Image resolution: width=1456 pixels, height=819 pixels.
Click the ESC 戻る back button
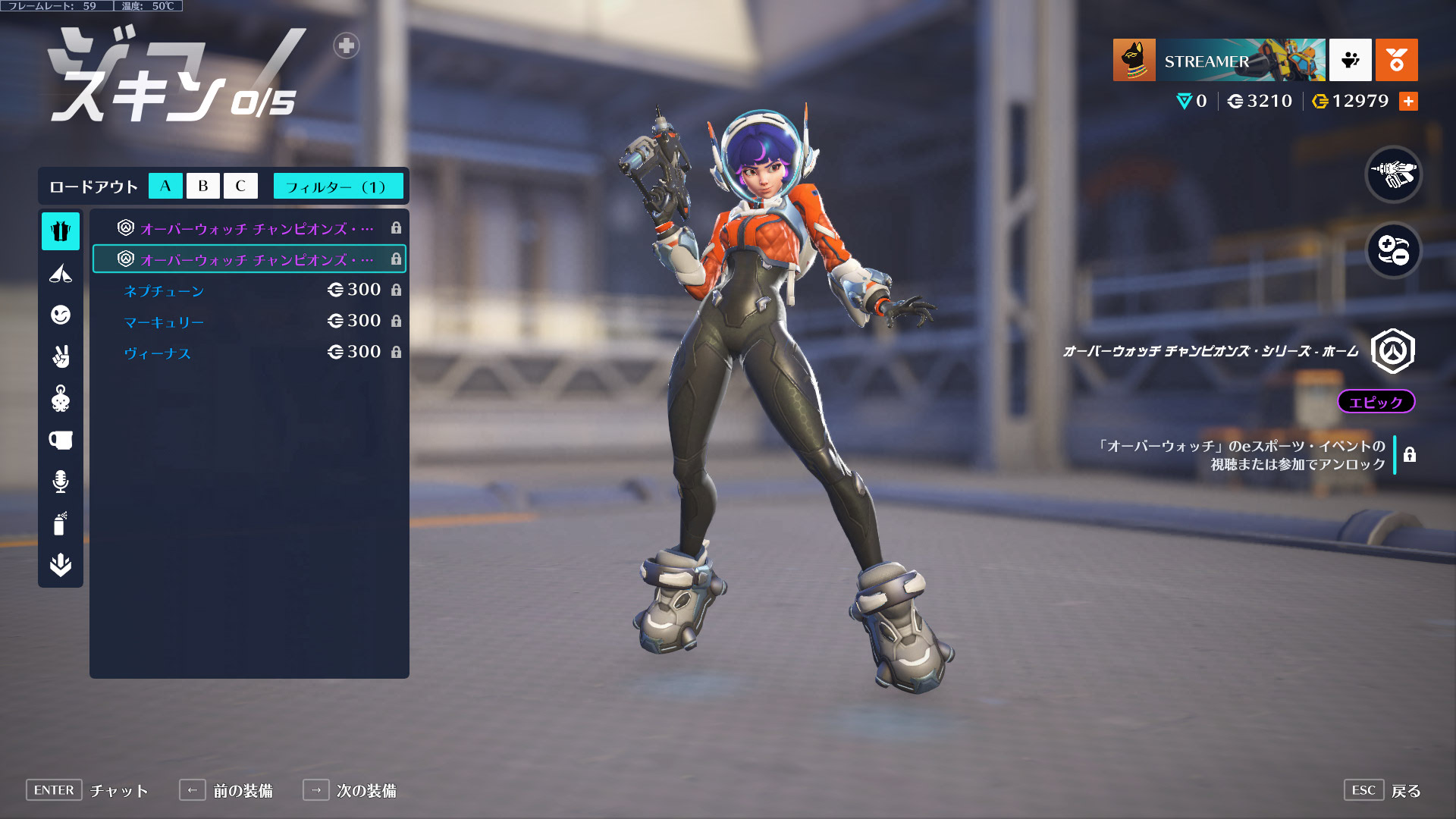click(x=1382, y=790)
